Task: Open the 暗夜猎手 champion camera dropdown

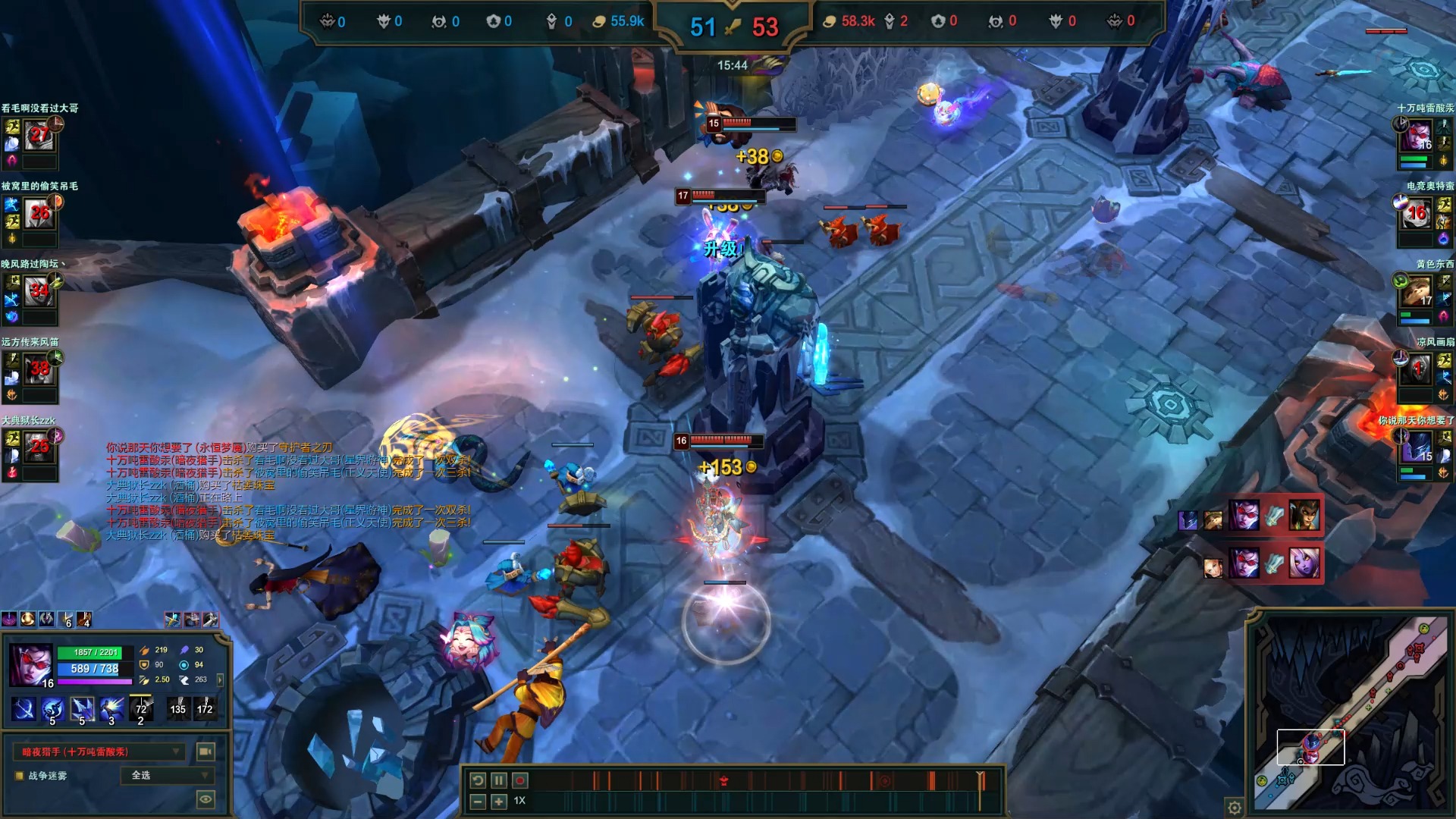Action: point(100,752)
